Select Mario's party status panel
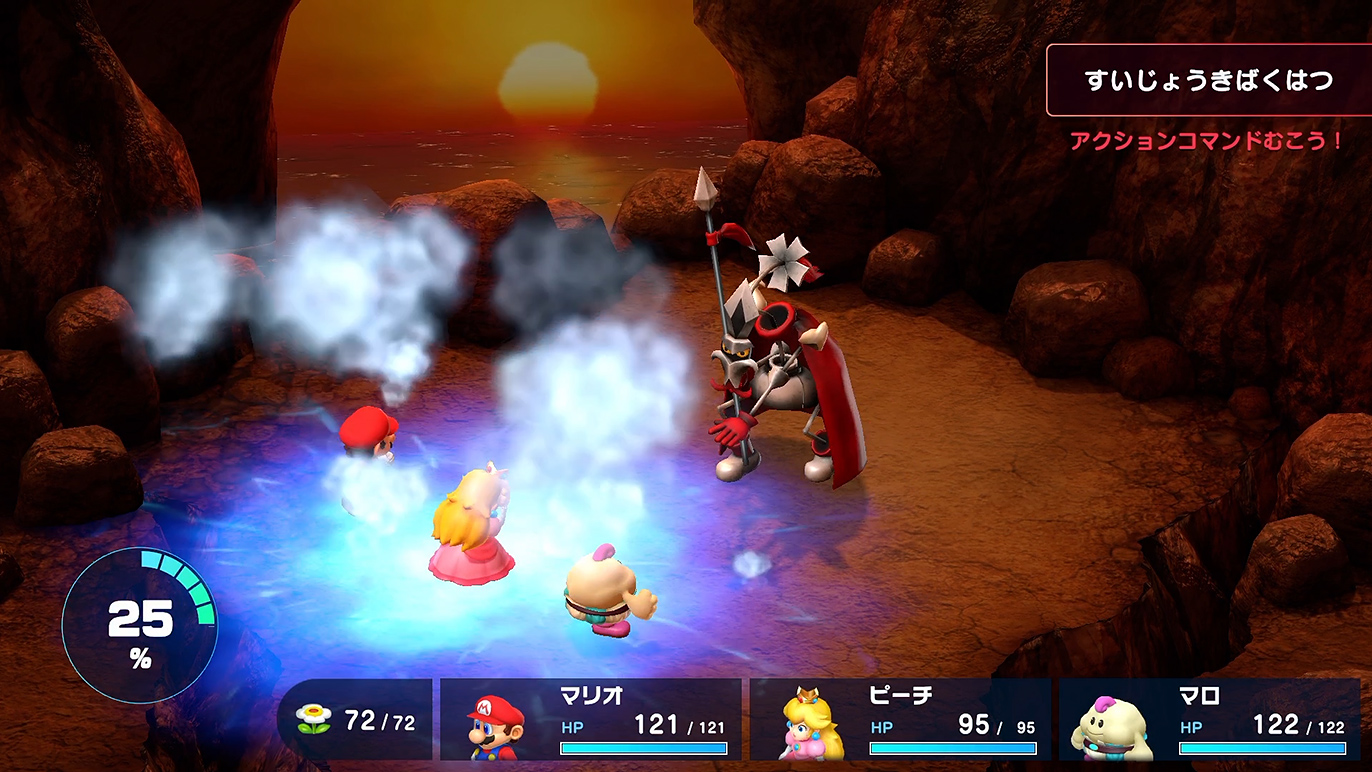The image size is (1372, 772). [590, 720]
